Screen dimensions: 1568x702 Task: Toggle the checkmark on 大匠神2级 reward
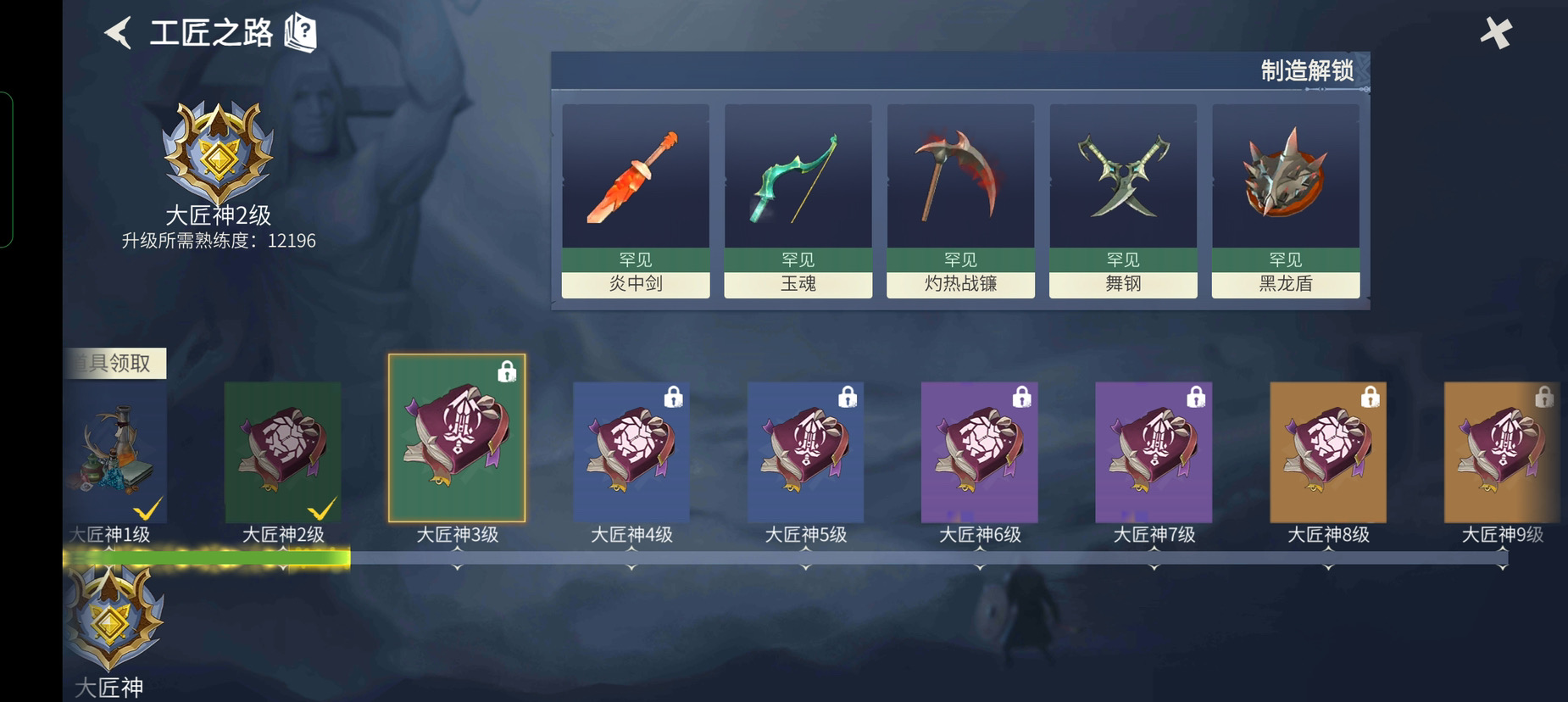(x=322, y=509)
